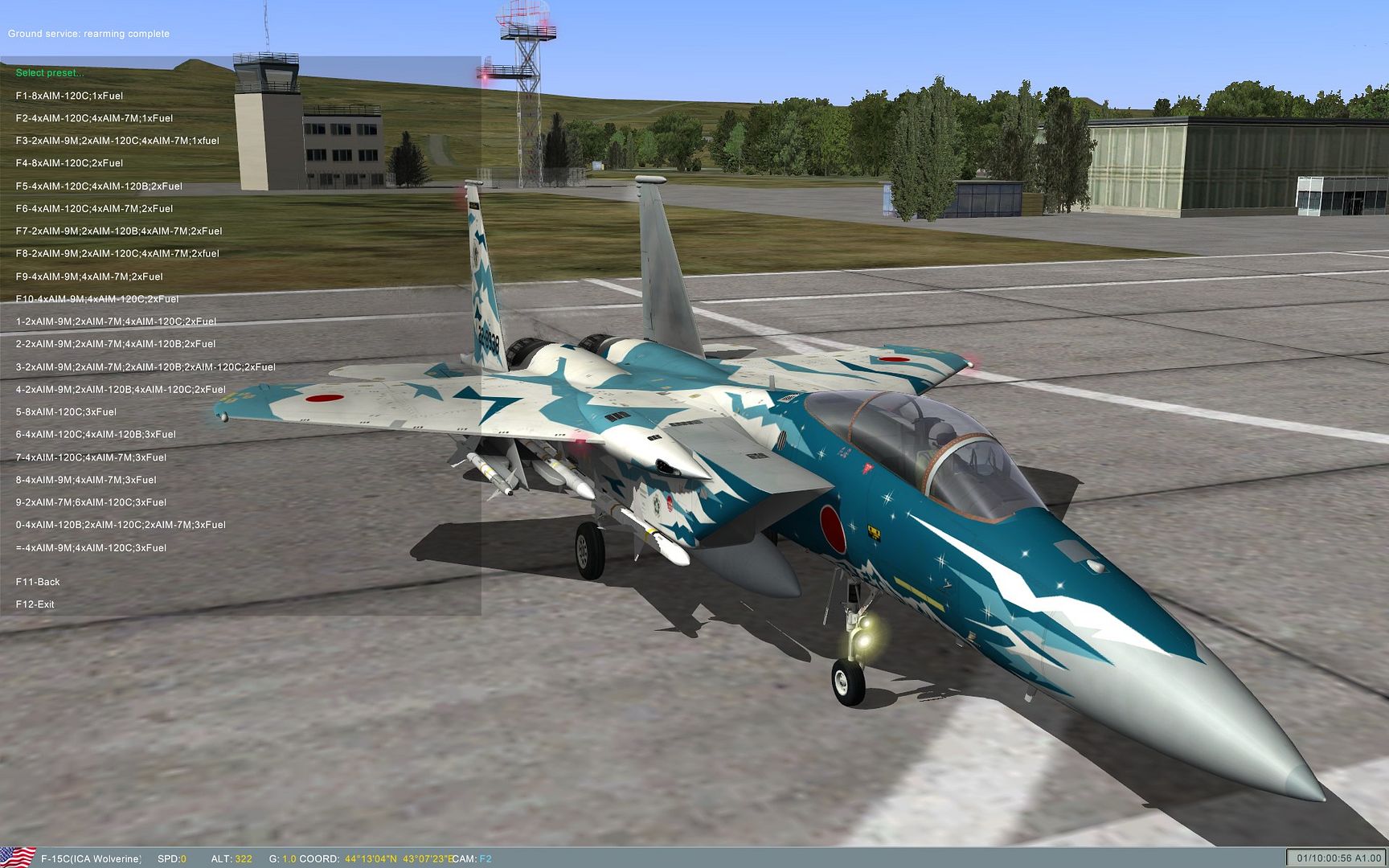Select the =-4xAIM-9M;4xAIM-120C;3xFuel option
The height and width of the screenshot is (868, 1389).
91,547
